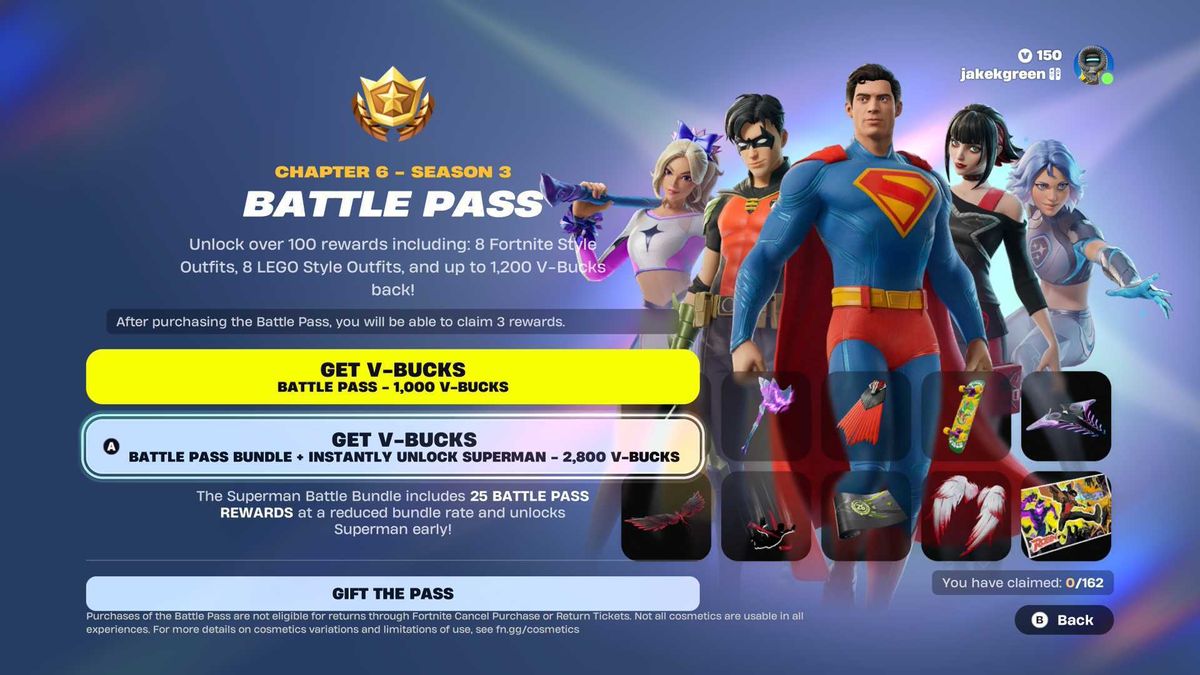Open the colorful comic loading screen reward
The image size is (1200, 675).
pyautogui.click(x=1066, y=516)
